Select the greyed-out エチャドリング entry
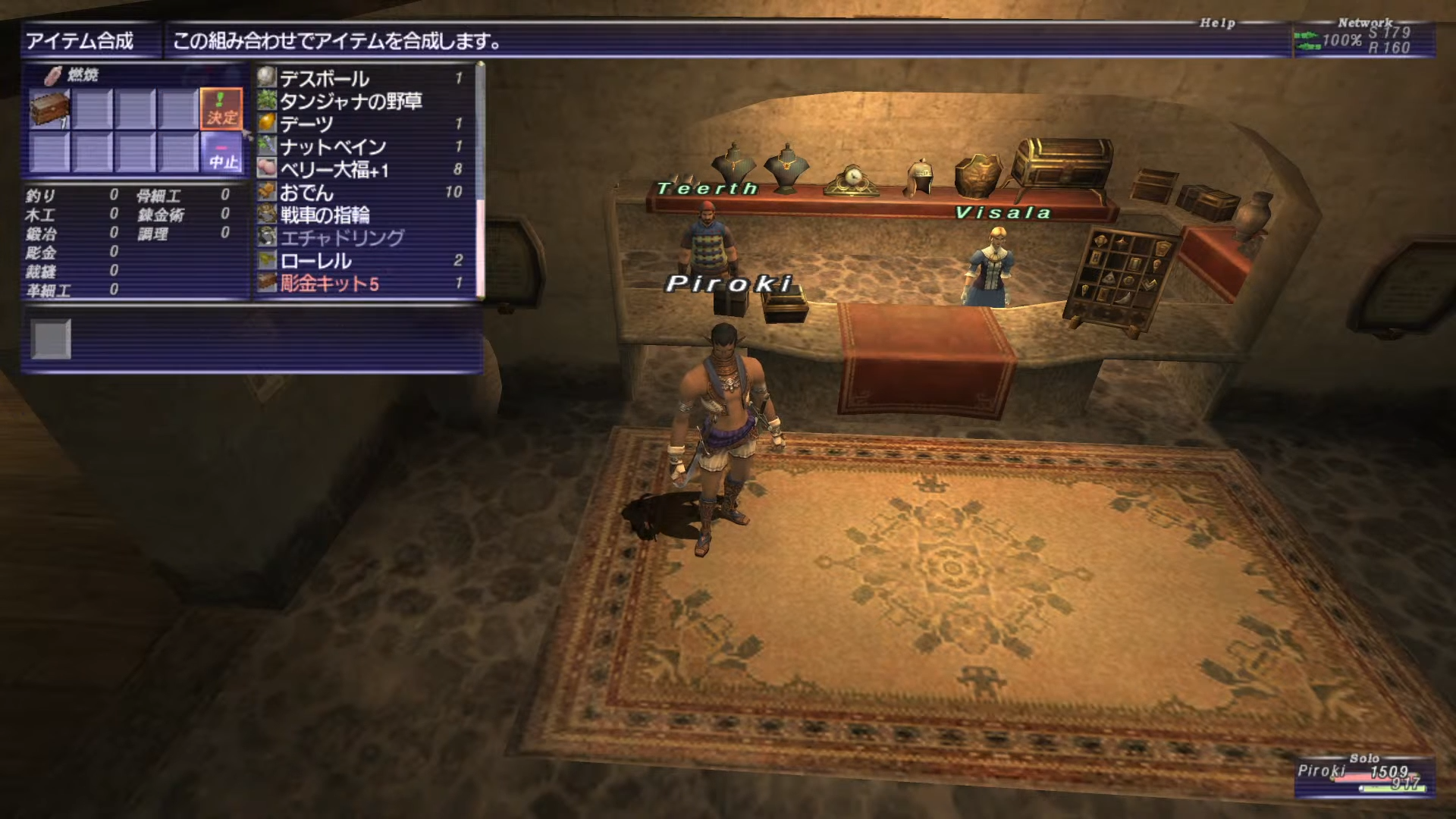 pos(341,237)
